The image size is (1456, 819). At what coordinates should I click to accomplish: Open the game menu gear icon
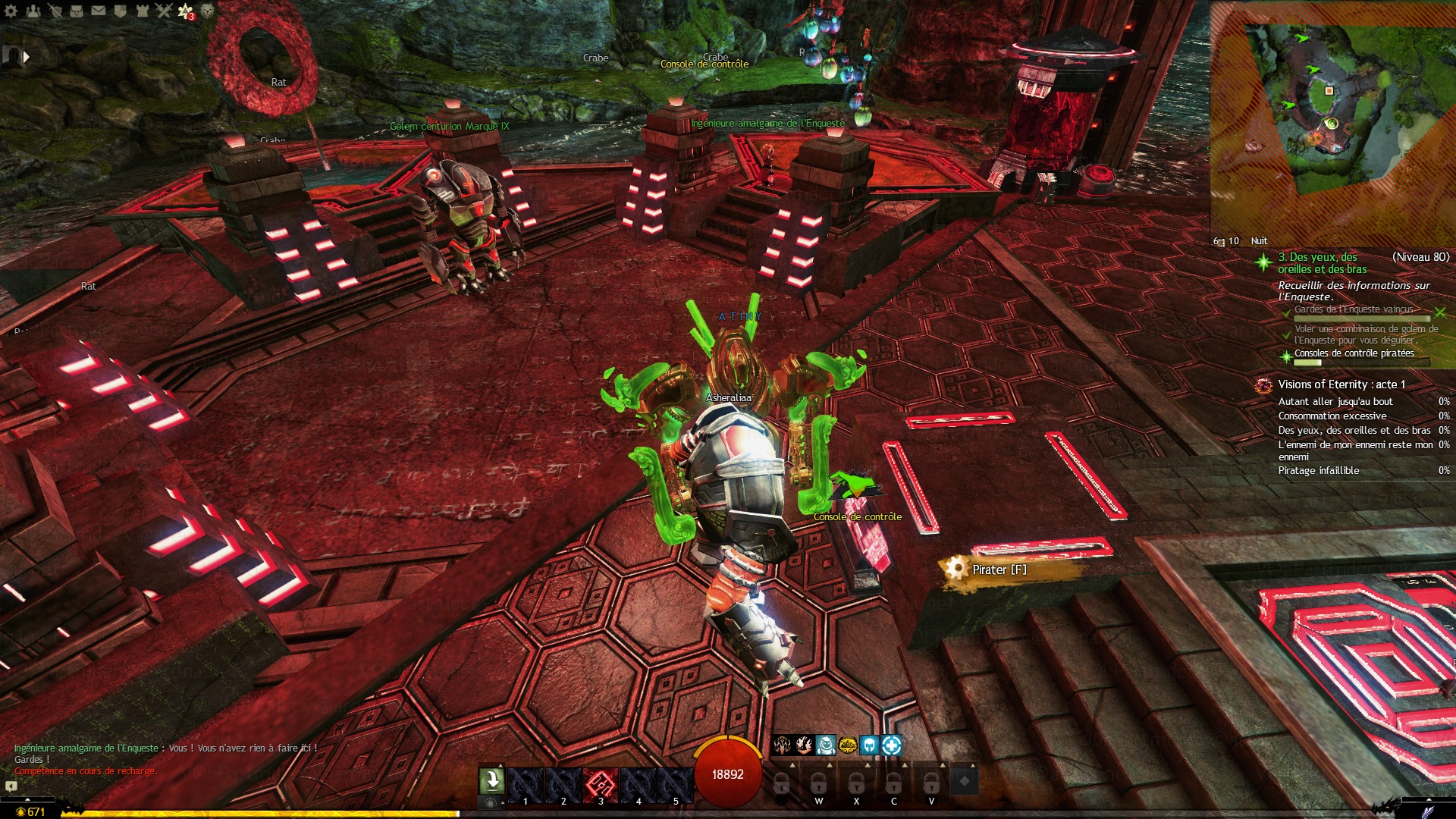pos(11,11)
